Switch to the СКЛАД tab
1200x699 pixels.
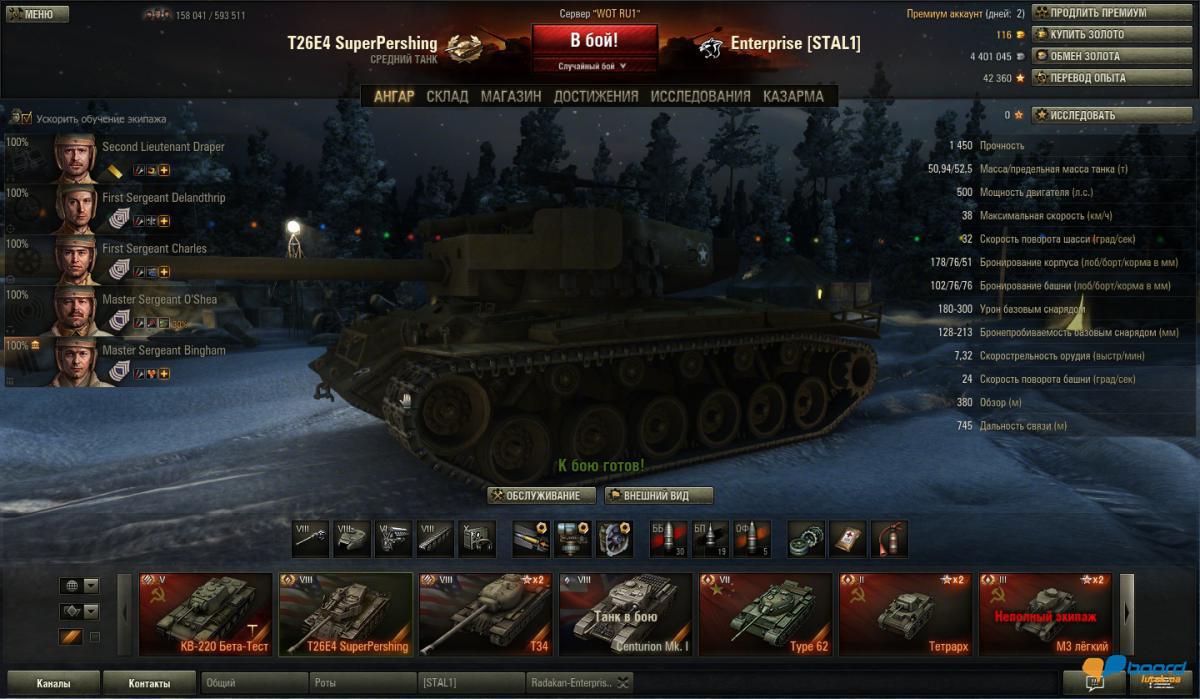click(x=447, y=96)
